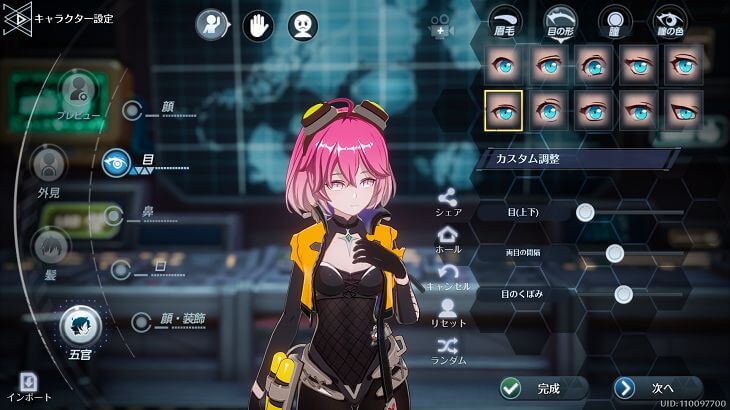Select the open hand pose icon
The height and width of the screenshot is (410, 730).
[257, 24]
